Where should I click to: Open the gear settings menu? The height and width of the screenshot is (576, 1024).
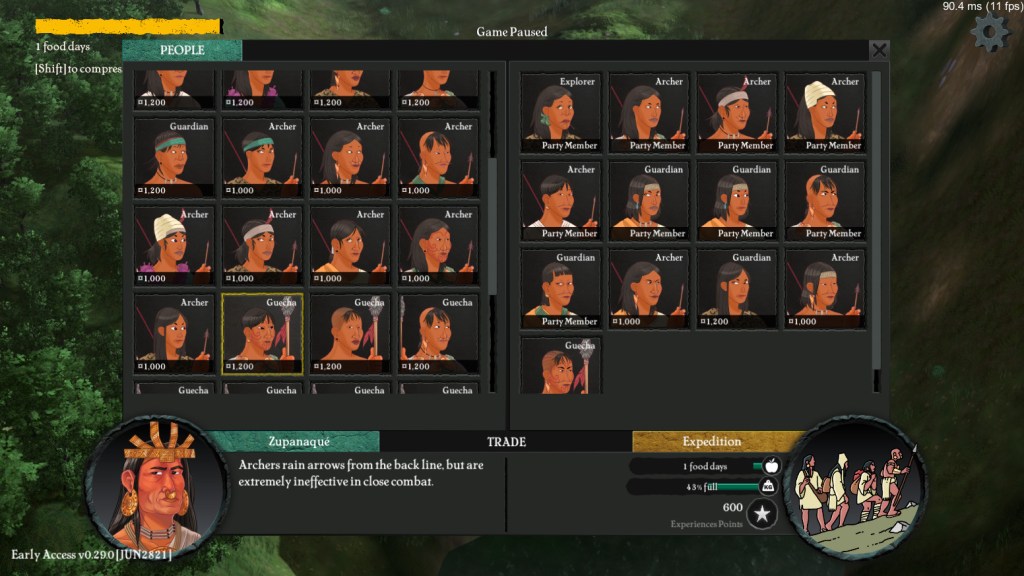[990, 33]
